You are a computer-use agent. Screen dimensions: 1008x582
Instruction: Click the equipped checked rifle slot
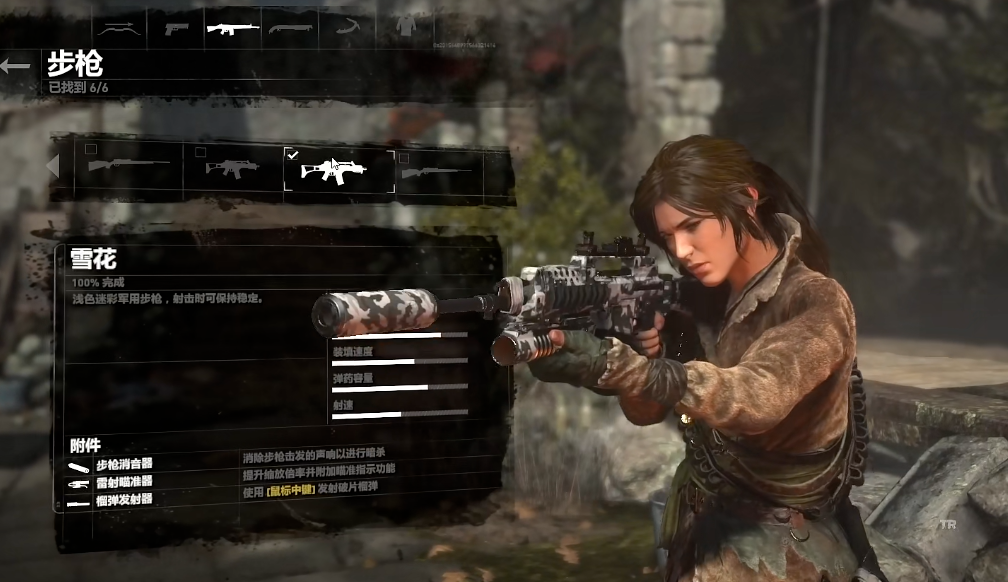(x=337, y=168)
